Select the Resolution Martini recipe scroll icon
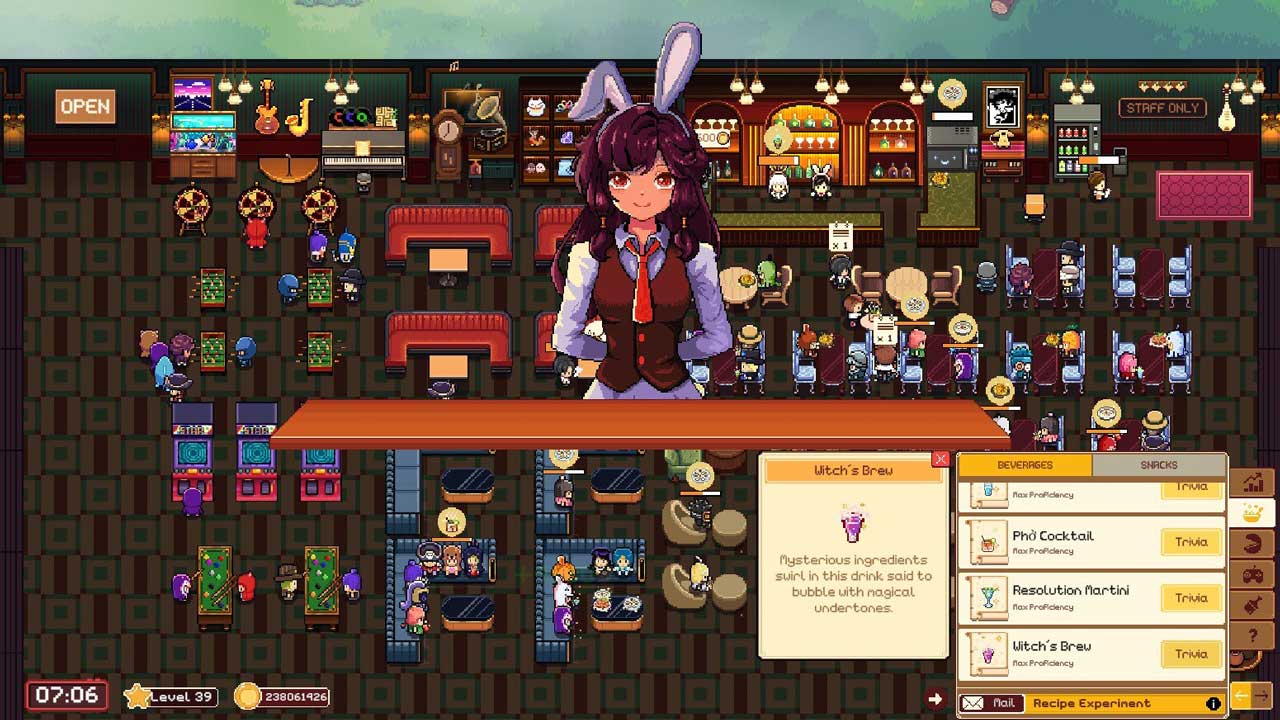 click(988, 598)
